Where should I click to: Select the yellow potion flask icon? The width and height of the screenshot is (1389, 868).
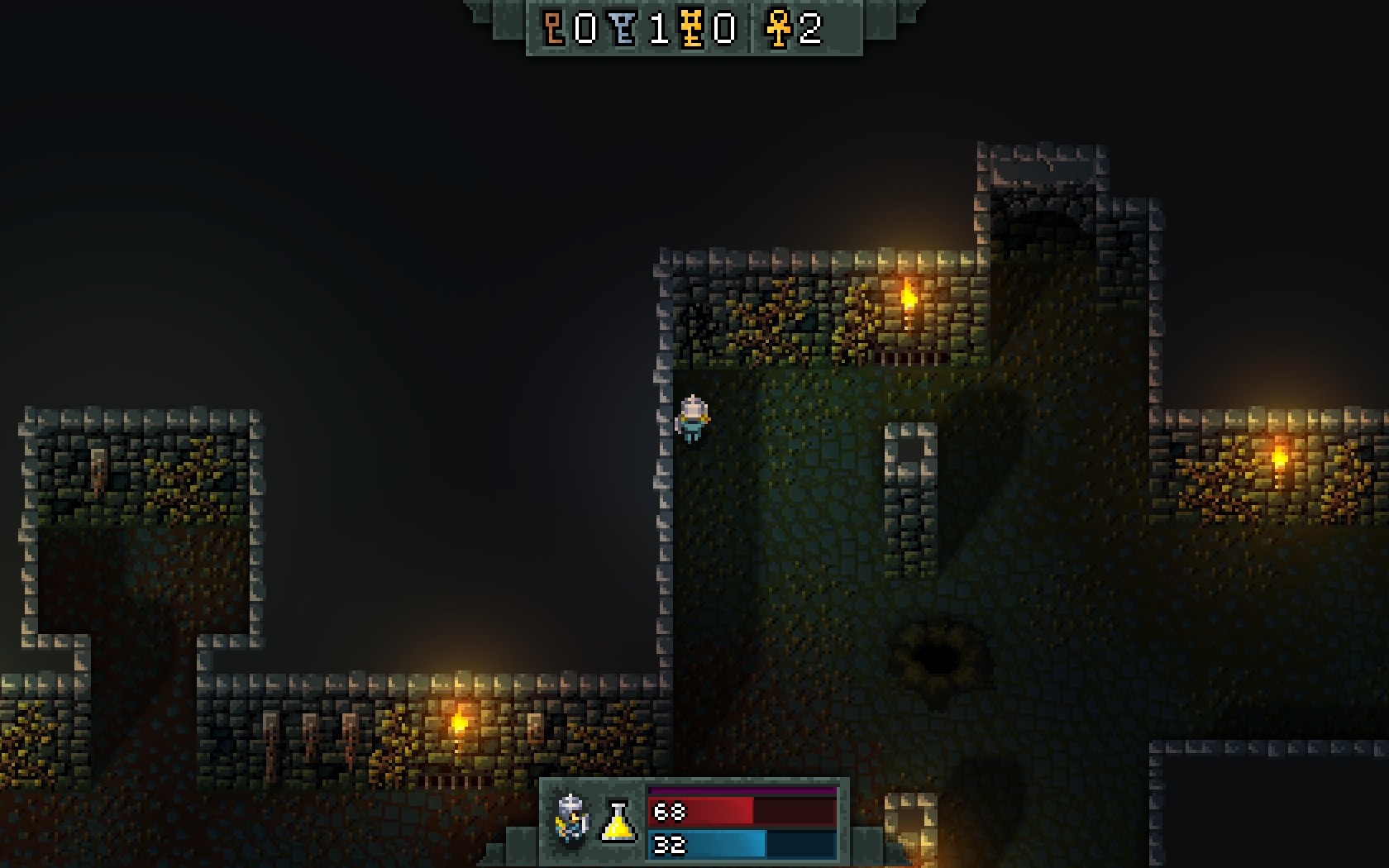point(618,821)
